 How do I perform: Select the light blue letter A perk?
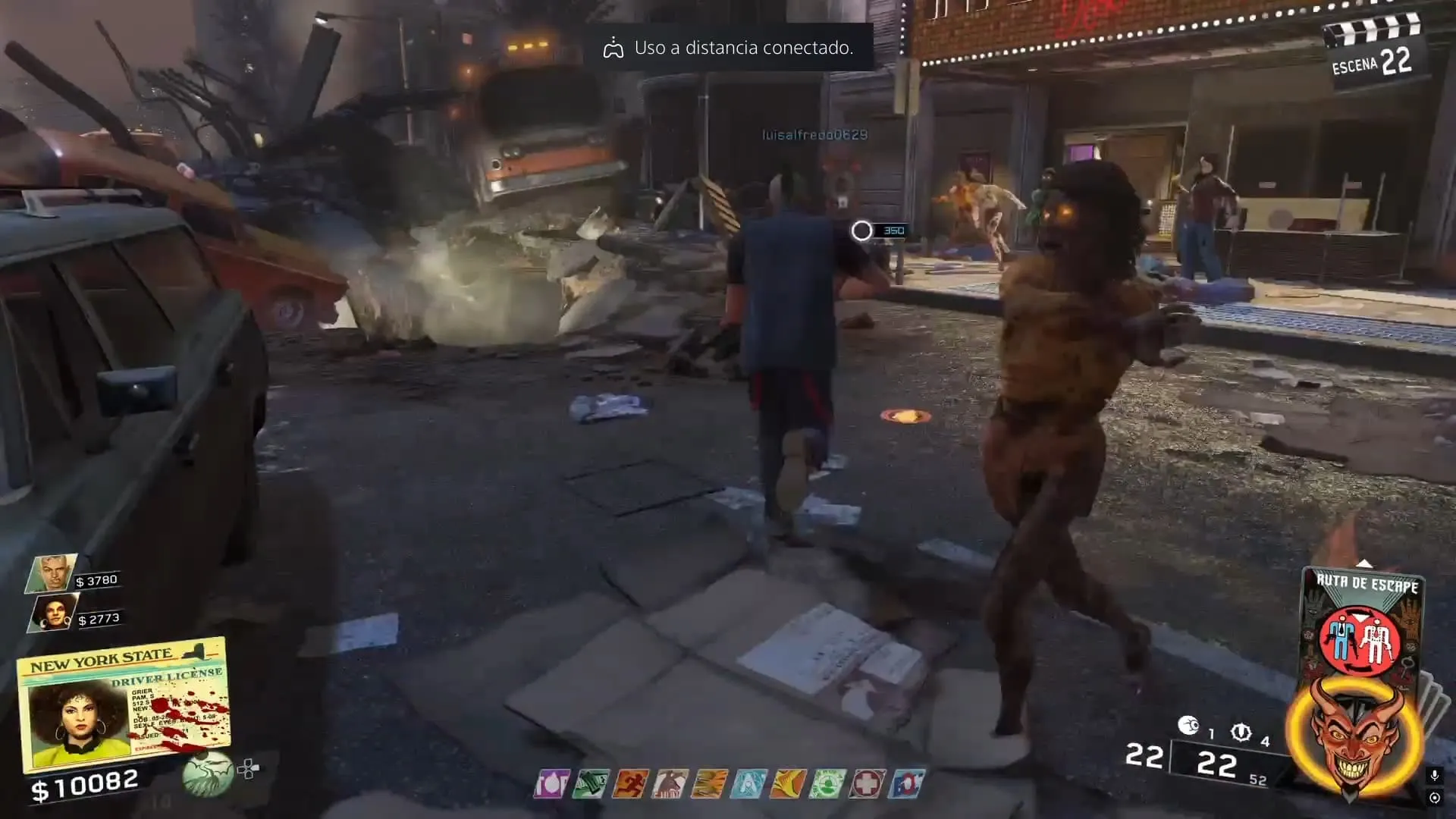coord(748,784)
